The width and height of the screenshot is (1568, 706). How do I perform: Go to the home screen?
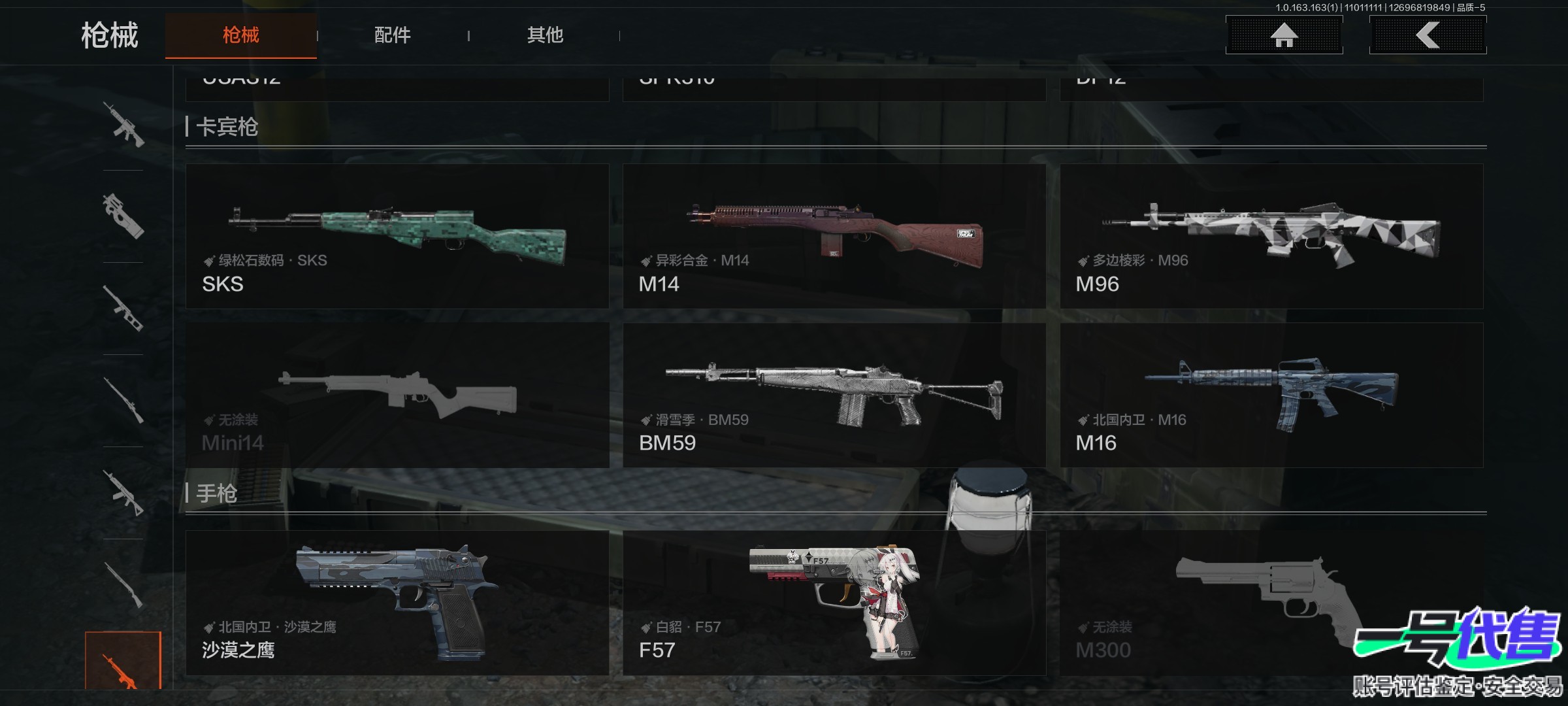coord(1284,35)
